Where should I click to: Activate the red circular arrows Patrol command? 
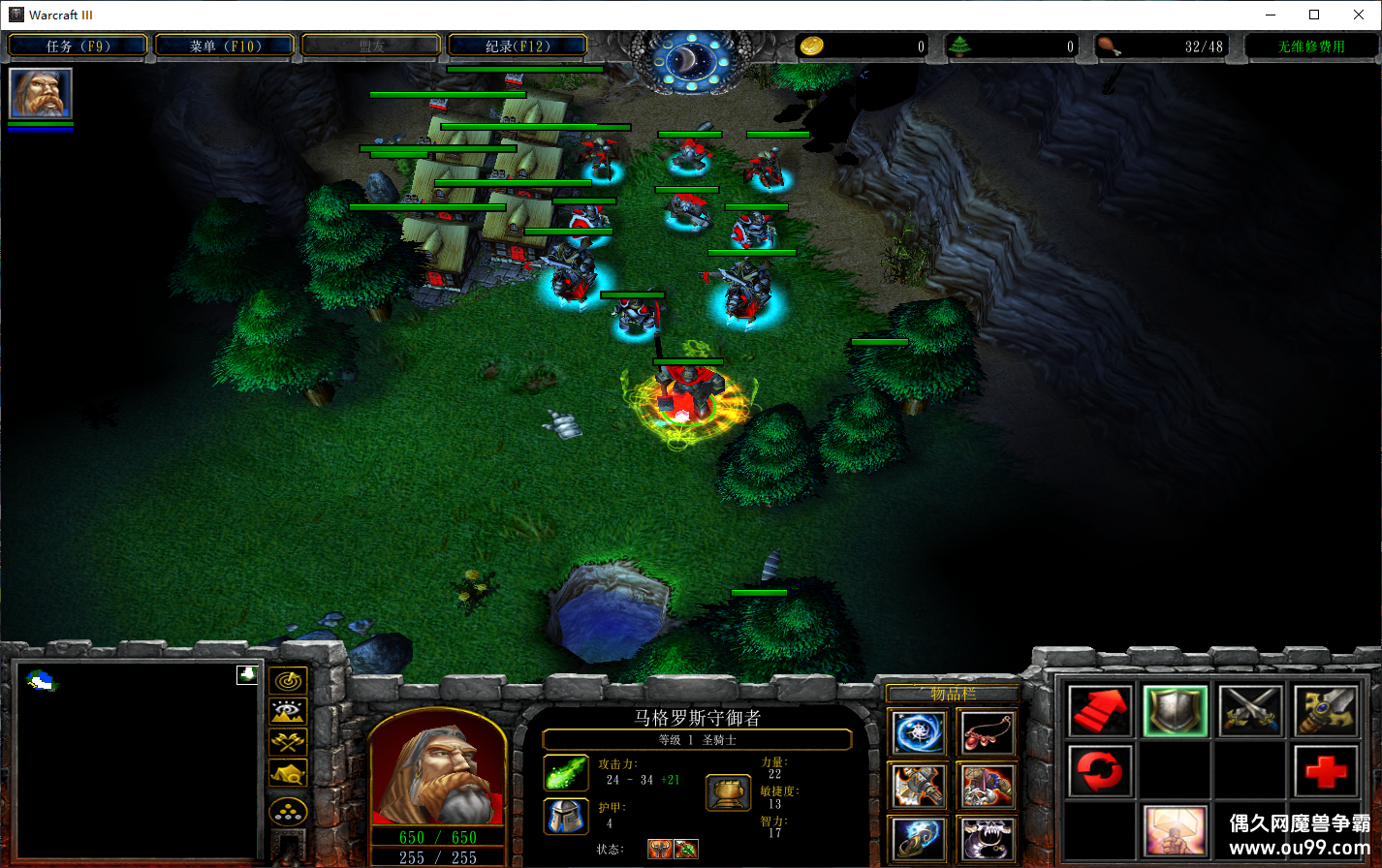1100,772
